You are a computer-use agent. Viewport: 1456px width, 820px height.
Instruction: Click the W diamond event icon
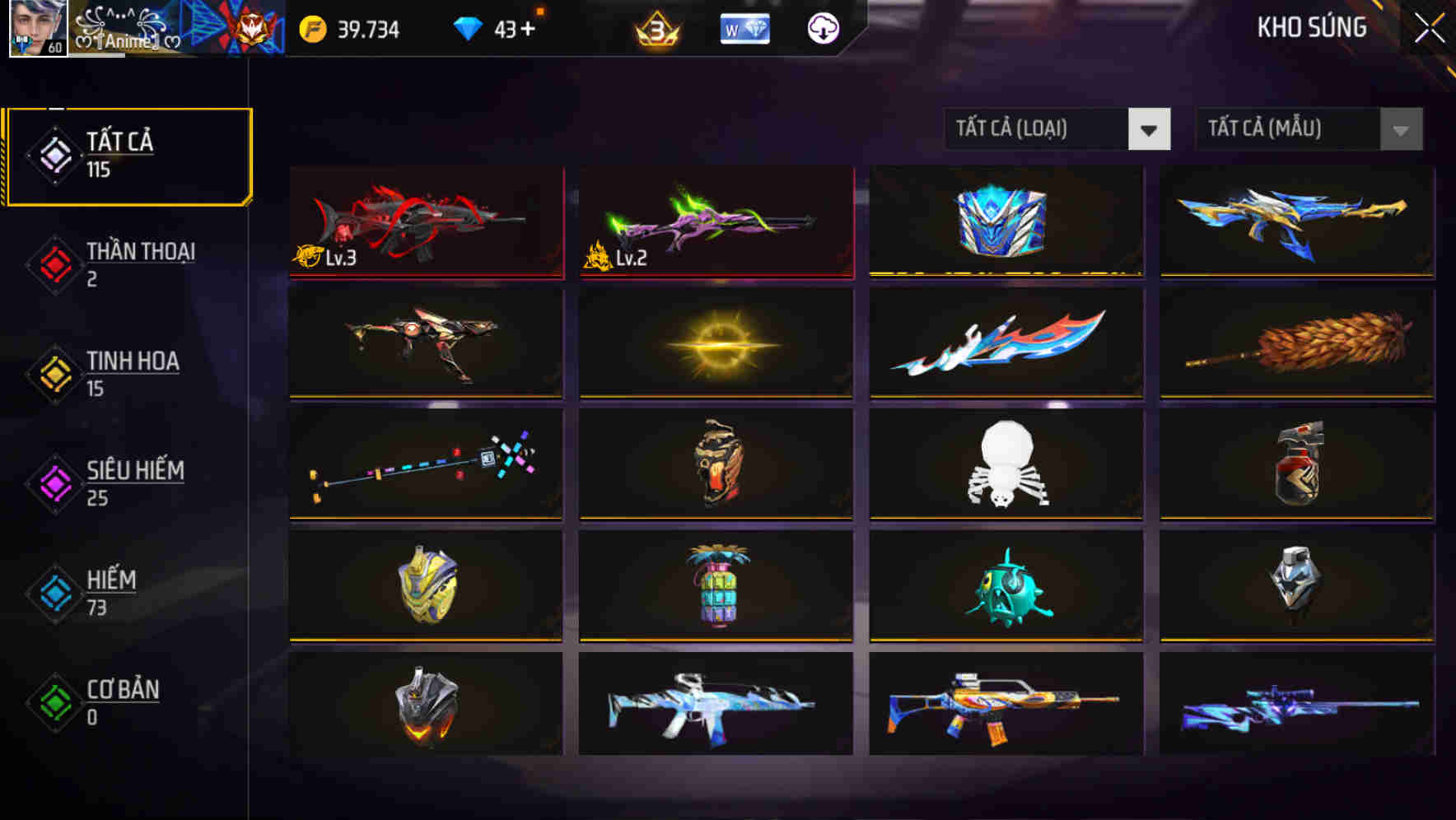[745, 28]
